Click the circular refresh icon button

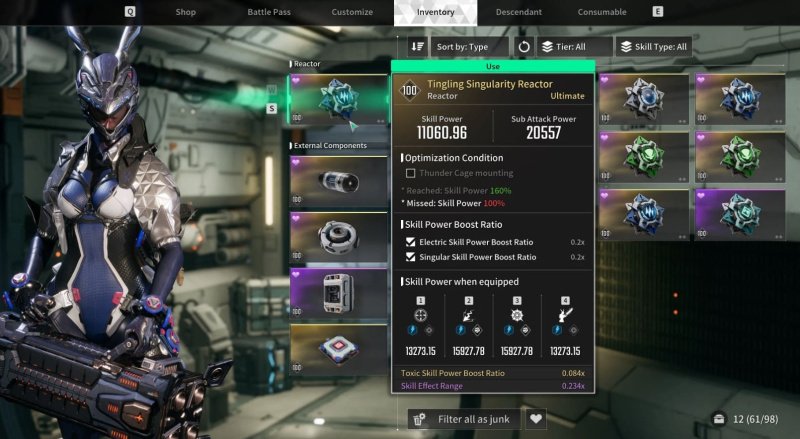click(x=524, y=46)
